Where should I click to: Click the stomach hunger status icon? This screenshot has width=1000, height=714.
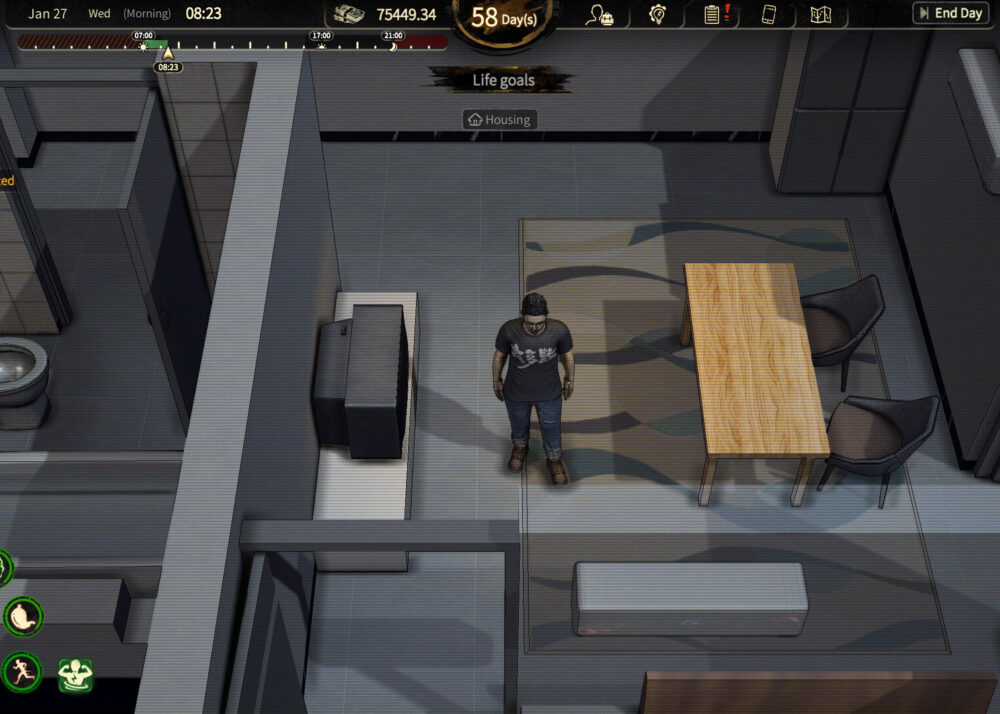coord(23,617)
